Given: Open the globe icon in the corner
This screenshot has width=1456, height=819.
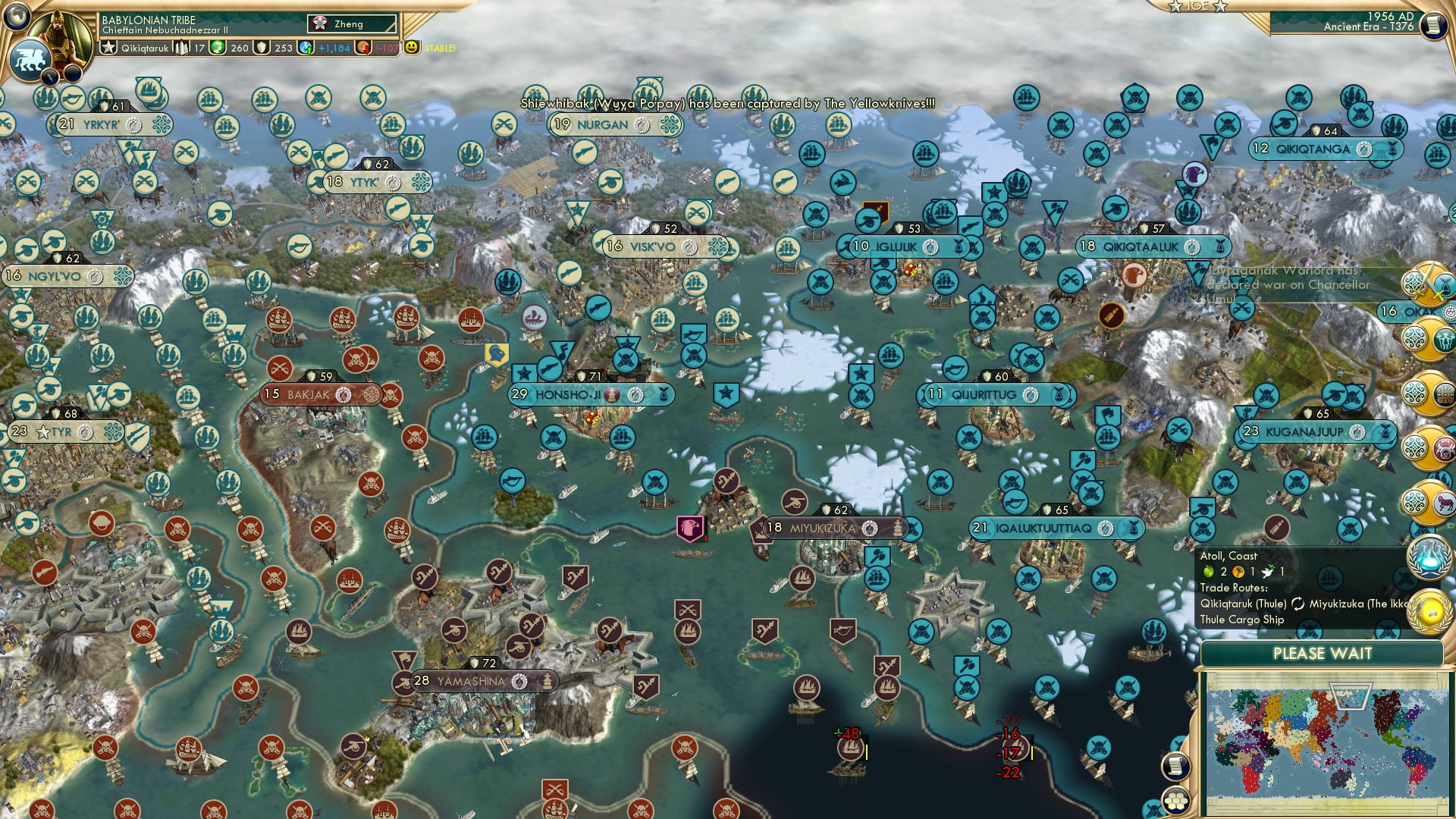Looking at the screenshot, I should point(15,15).
